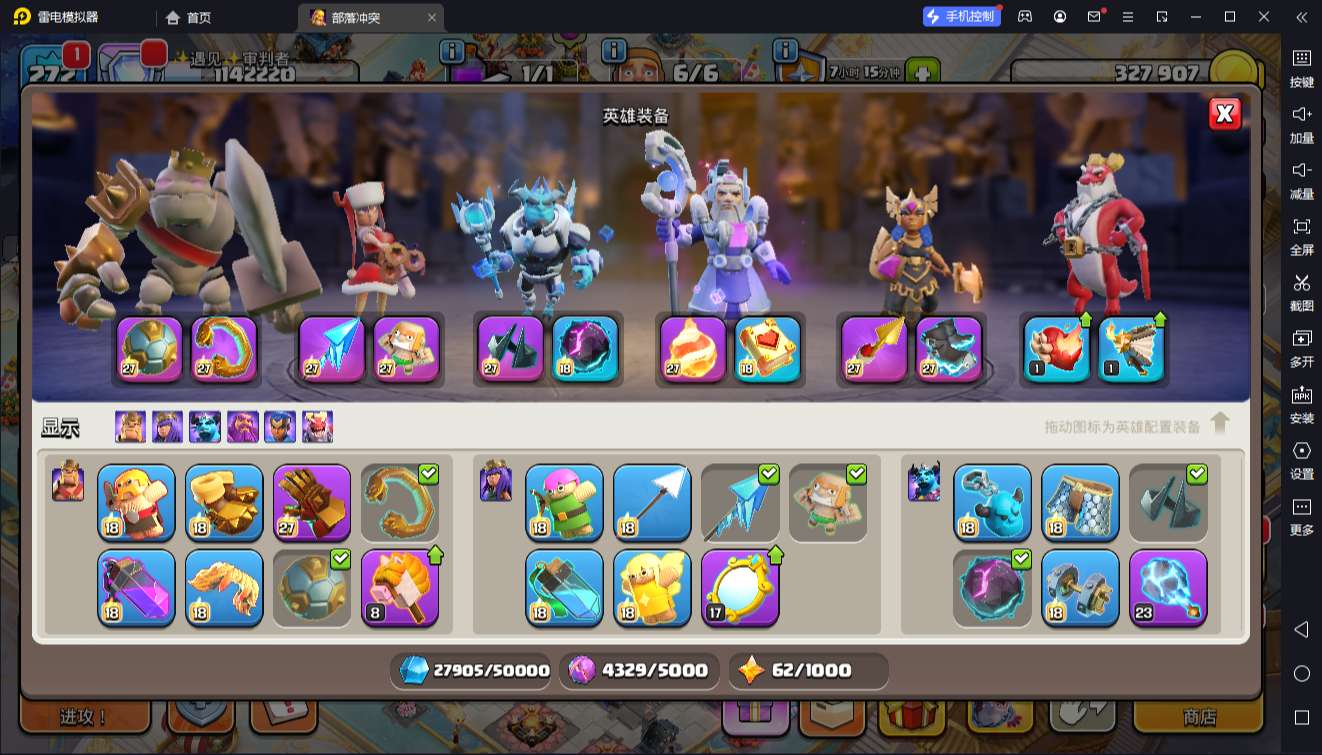Close the hero equipment window
1322x755 pixels.
pos(1225,114)
